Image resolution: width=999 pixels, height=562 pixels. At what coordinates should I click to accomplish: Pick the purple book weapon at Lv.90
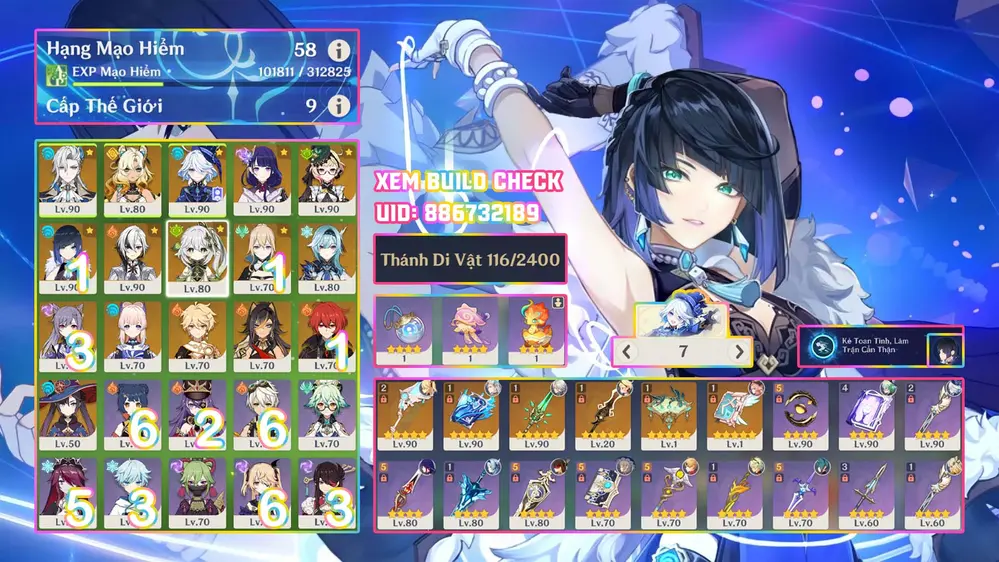868,414
